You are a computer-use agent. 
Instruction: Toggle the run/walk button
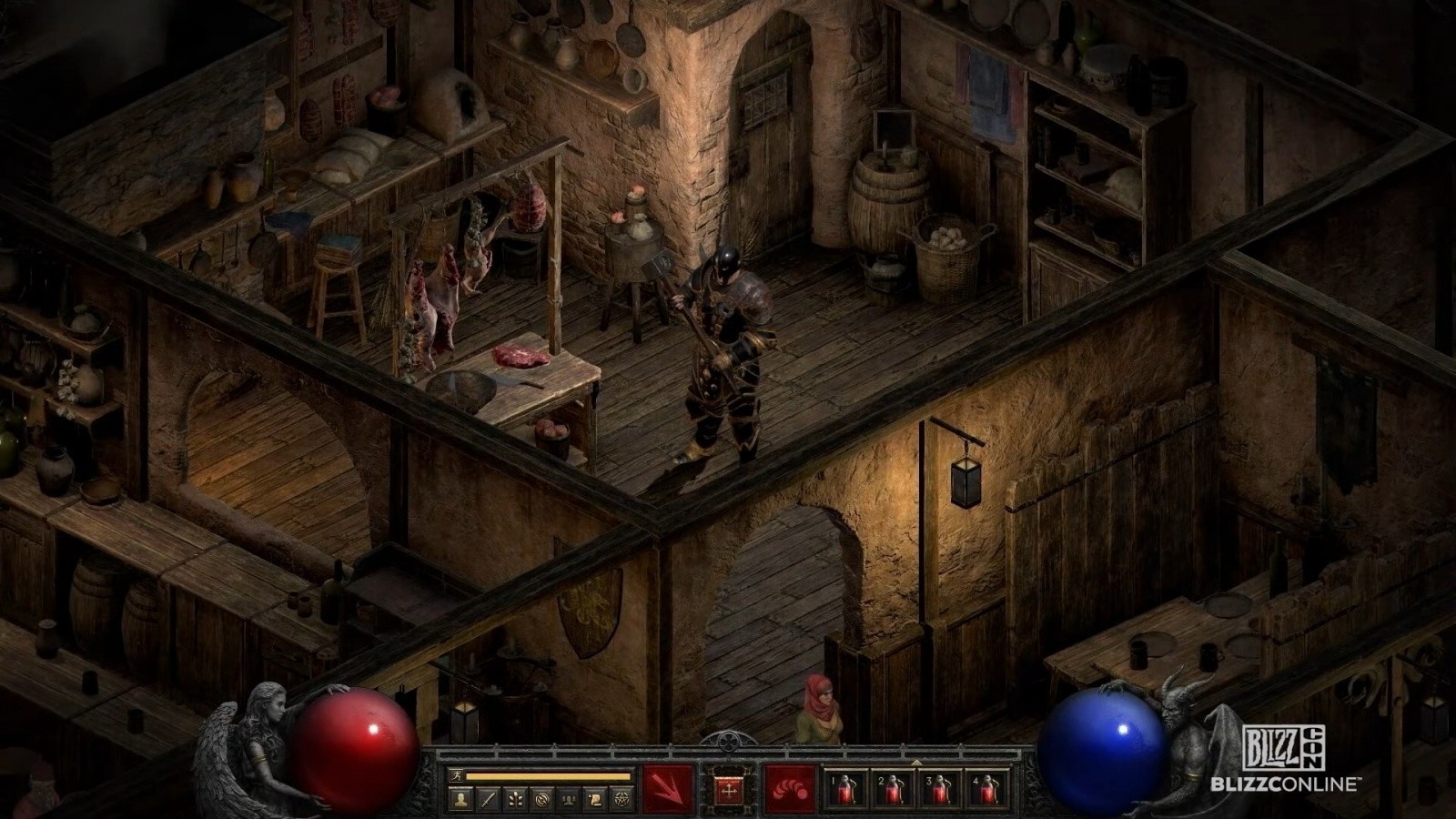(x=457, y=776)
